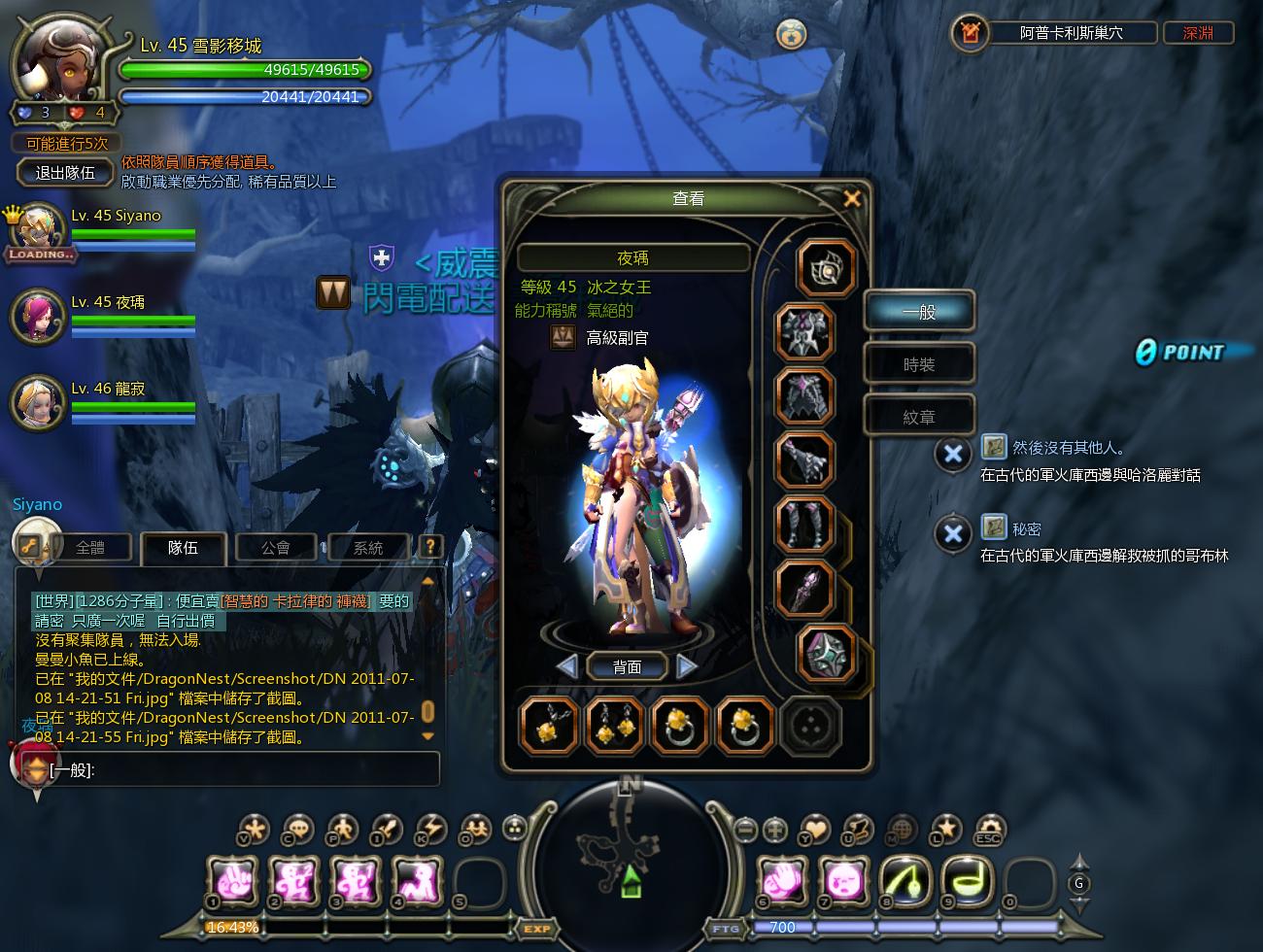Screen dimensions: 1263x952
Task: Select the helmet equipment slot
Action: pyautogui.click(x=804, y=332)
